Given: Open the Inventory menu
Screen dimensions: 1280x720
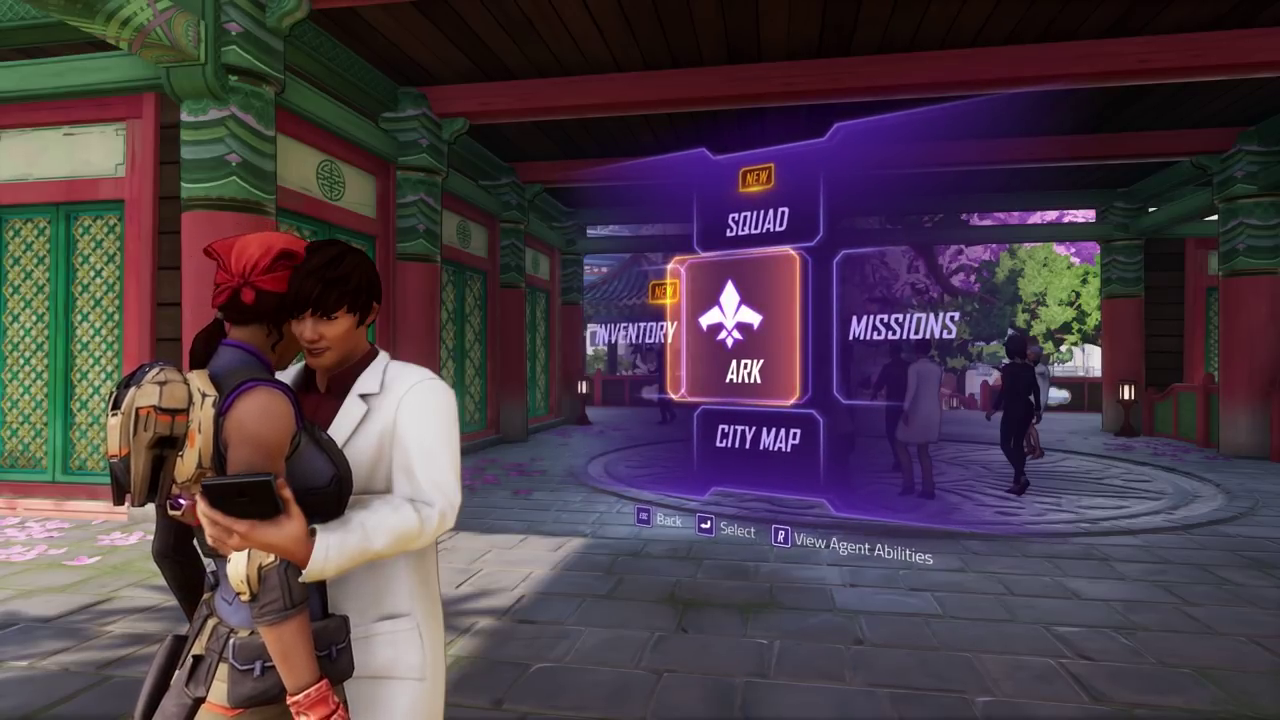Looking at the screenshot, I should 632,332.
